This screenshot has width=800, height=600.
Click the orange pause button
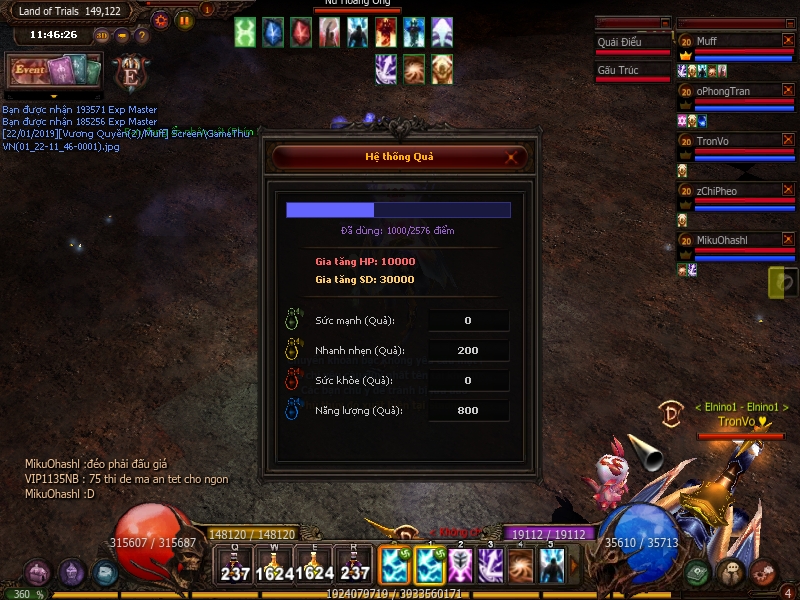[x=185, y=19]
